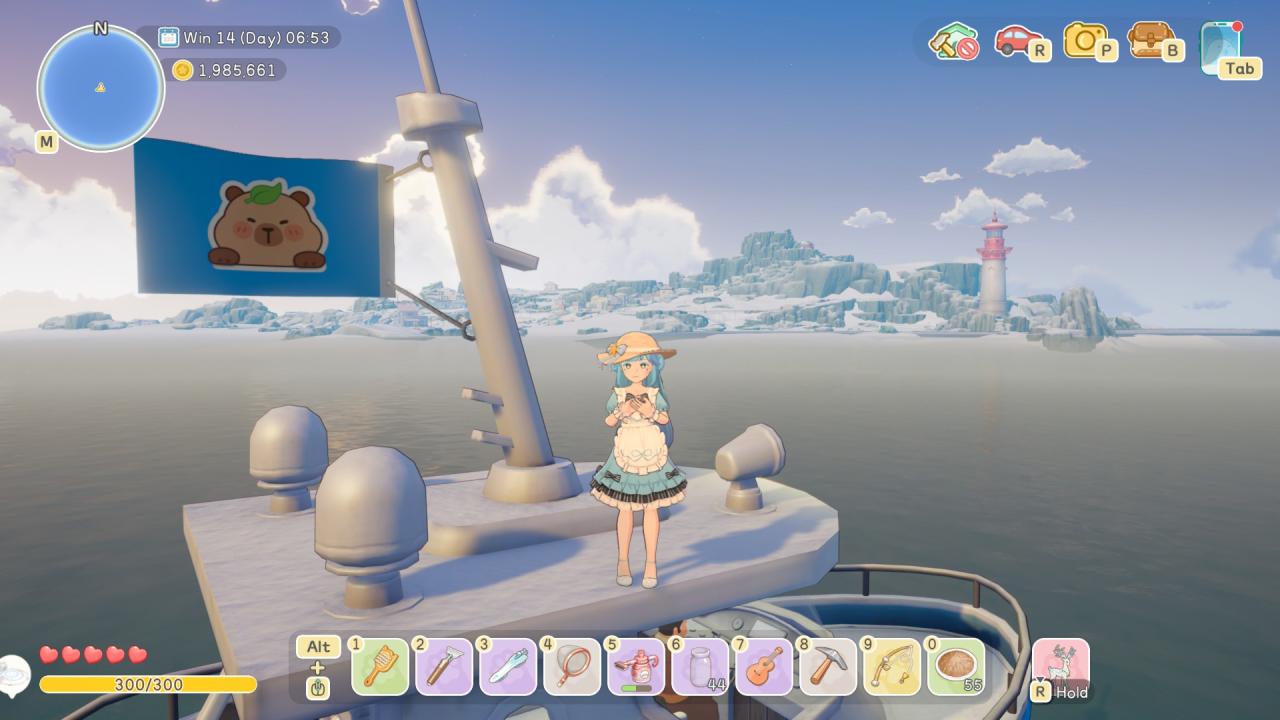Viewport: 1280px width, 720px height.
Task: Equip the fishing rod
Action: coord(892,666)
